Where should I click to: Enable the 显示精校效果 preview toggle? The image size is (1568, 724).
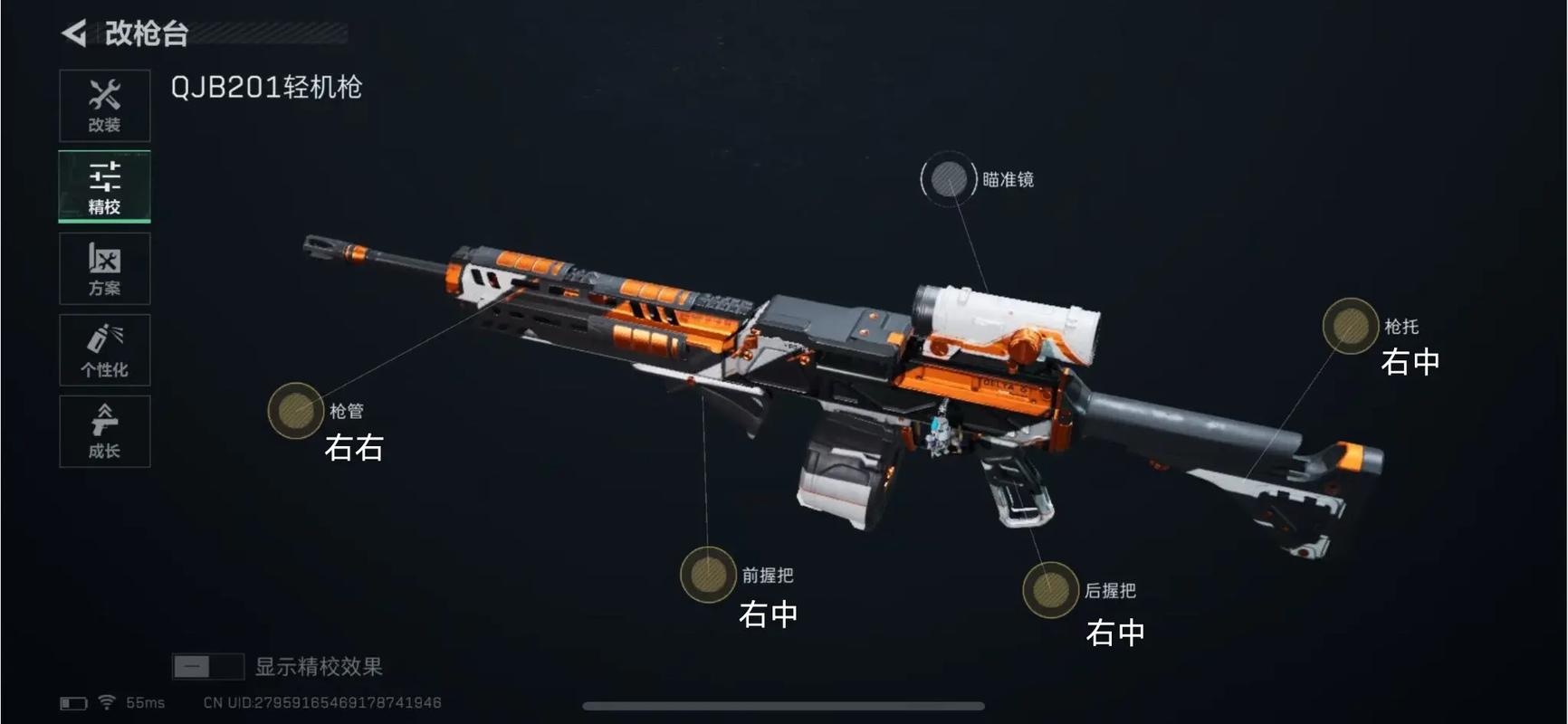click(x=207, y=667)
